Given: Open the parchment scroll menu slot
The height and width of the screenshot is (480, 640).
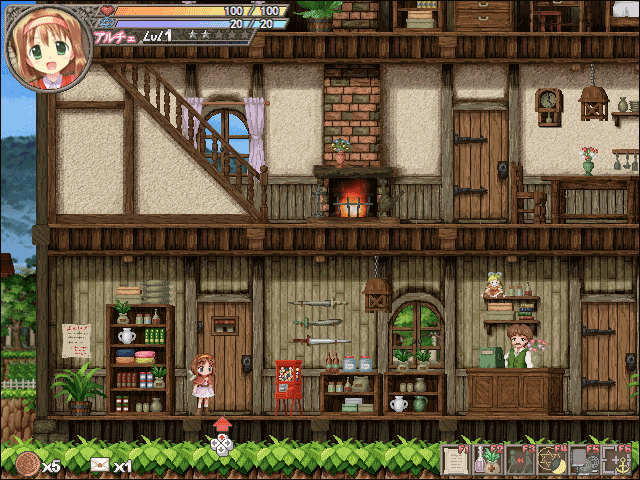Looking at the screenshot, I should click(456, 461).
